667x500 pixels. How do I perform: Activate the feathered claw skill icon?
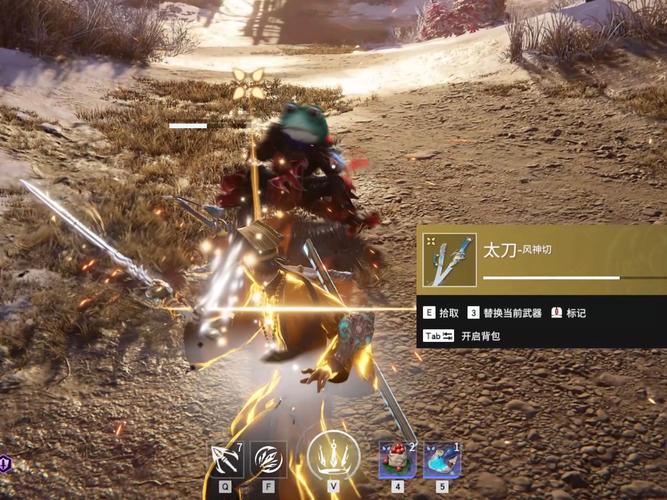pyautogui.click(x=268, y=459)
